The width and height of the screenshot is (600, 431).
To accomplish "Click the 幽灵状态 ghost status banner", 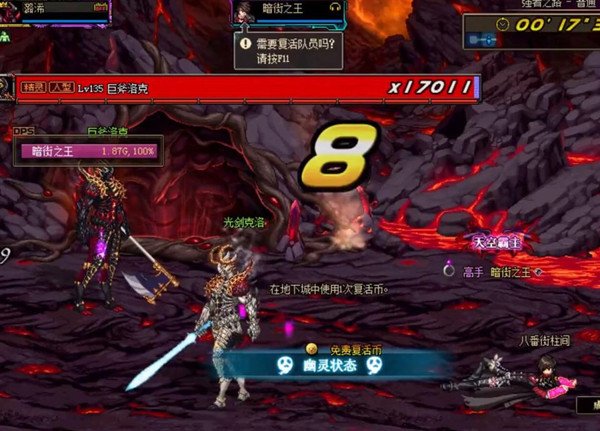I will (330, 366).
